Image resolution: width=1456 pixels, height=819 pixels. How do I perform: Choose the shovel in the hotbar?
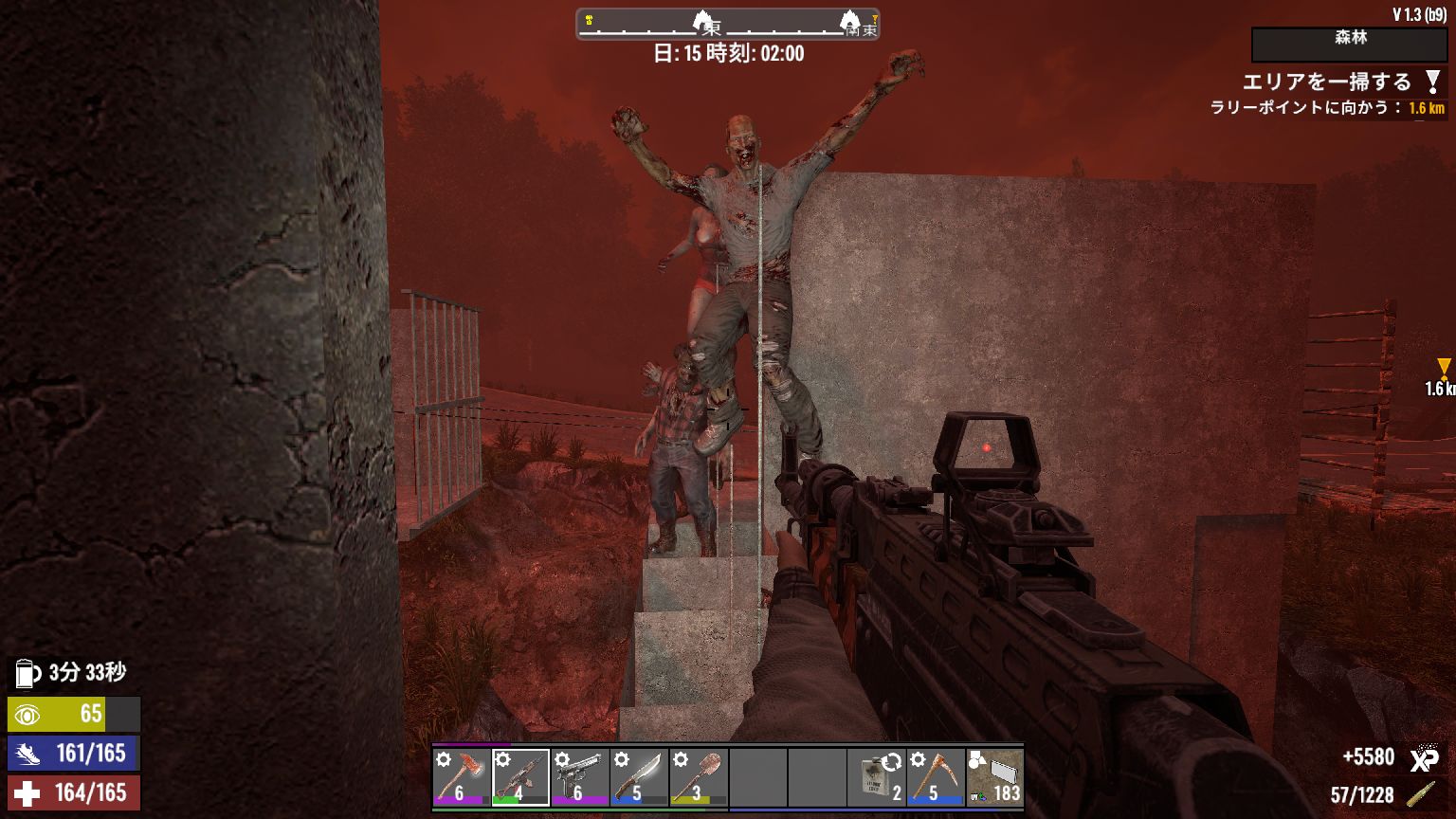698,777
